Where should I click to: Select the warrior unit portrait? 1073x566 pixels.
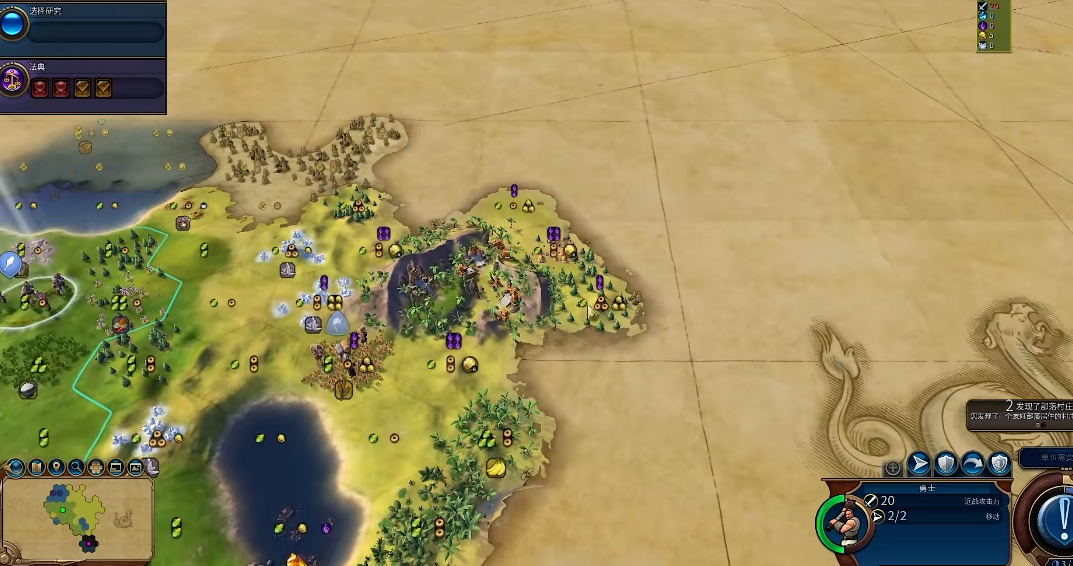tap(846, 521)
